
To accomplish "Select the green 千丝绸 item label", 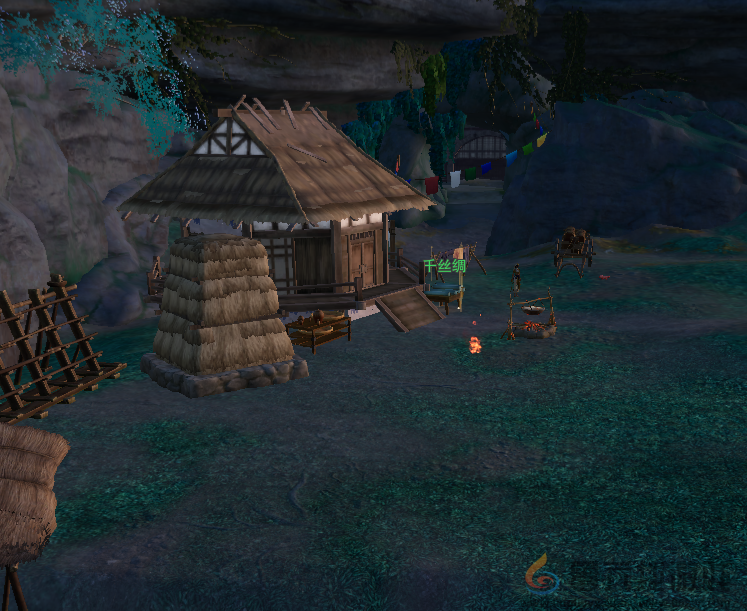I will pyautogui.click(x=444, y=266).
